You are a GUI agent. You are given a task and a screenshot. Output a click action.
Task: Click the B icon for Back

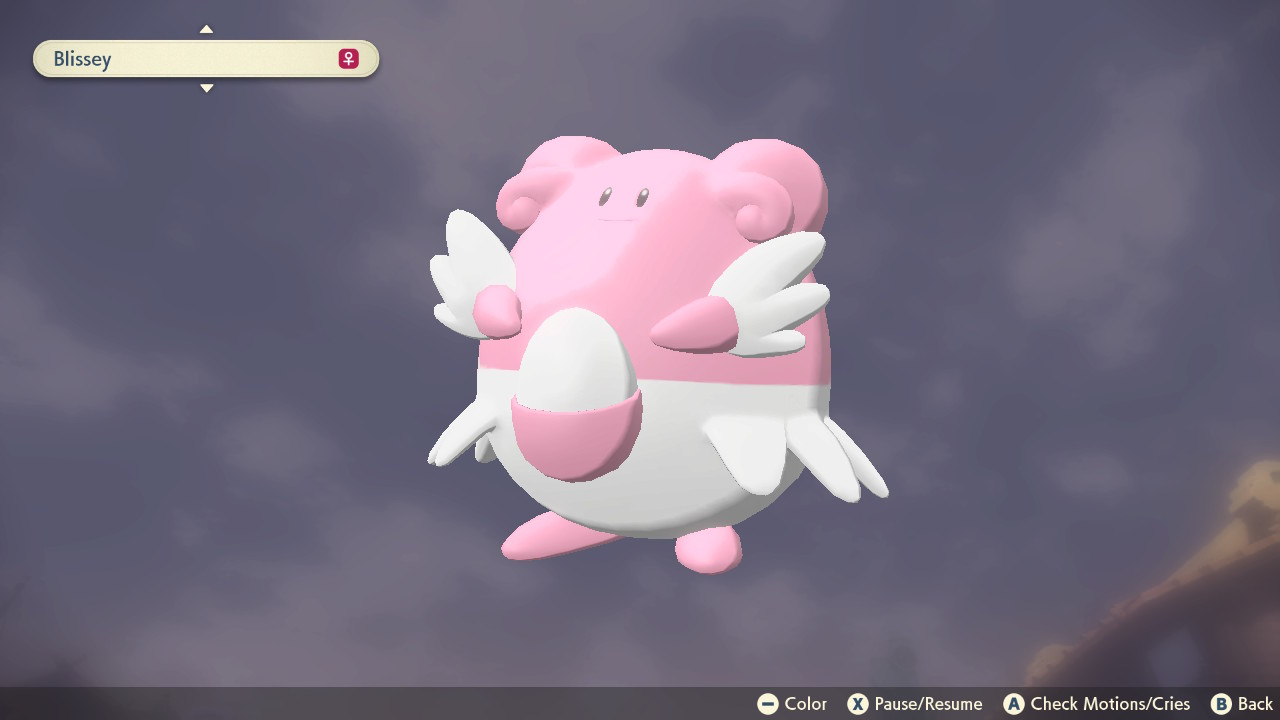1221,704
